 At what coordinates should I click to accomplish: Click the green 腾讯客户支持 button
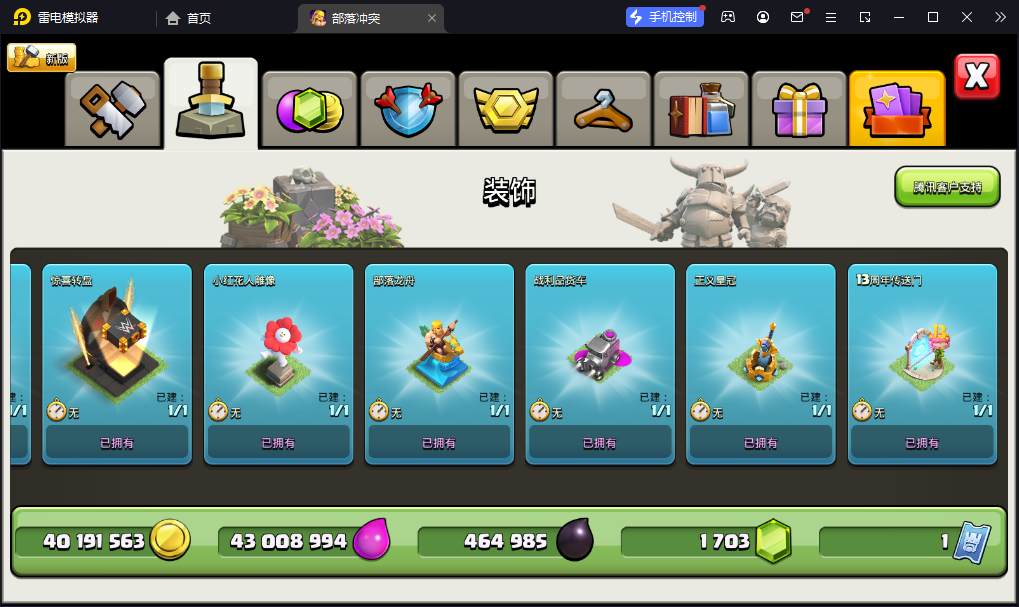(x=947, y=187)
